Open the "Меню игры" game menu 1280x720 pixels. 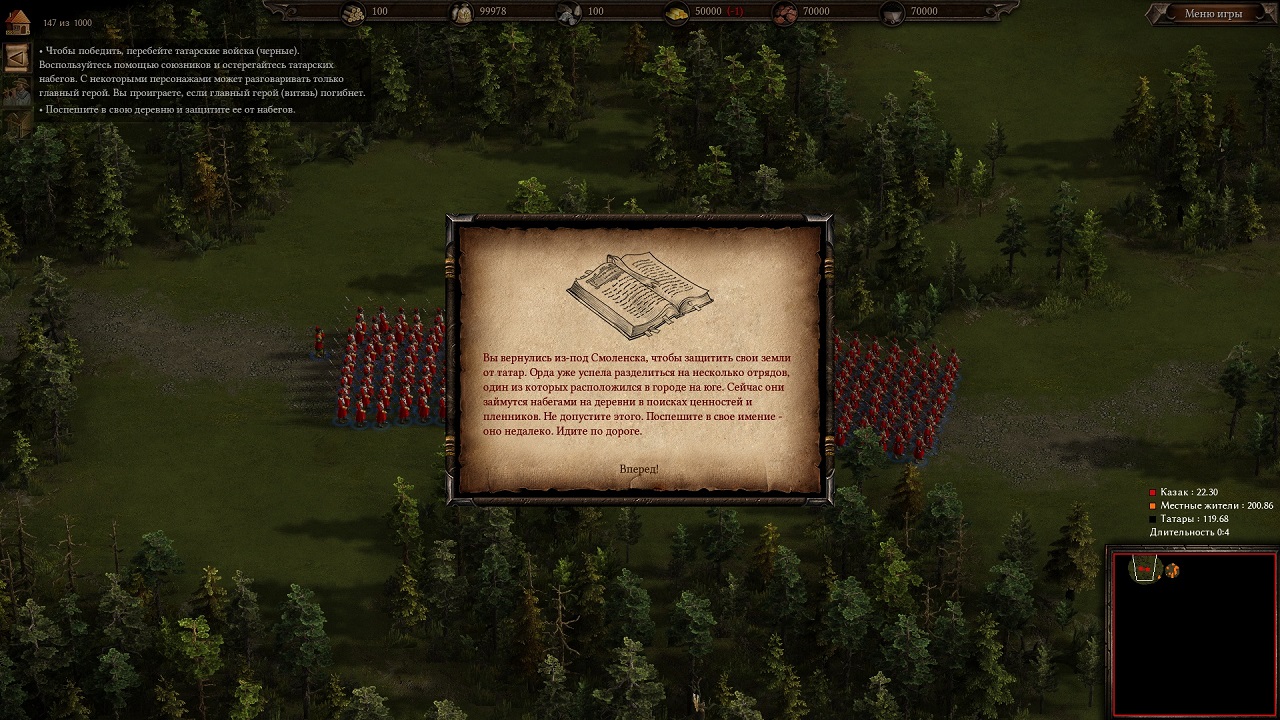point(1212,14)
